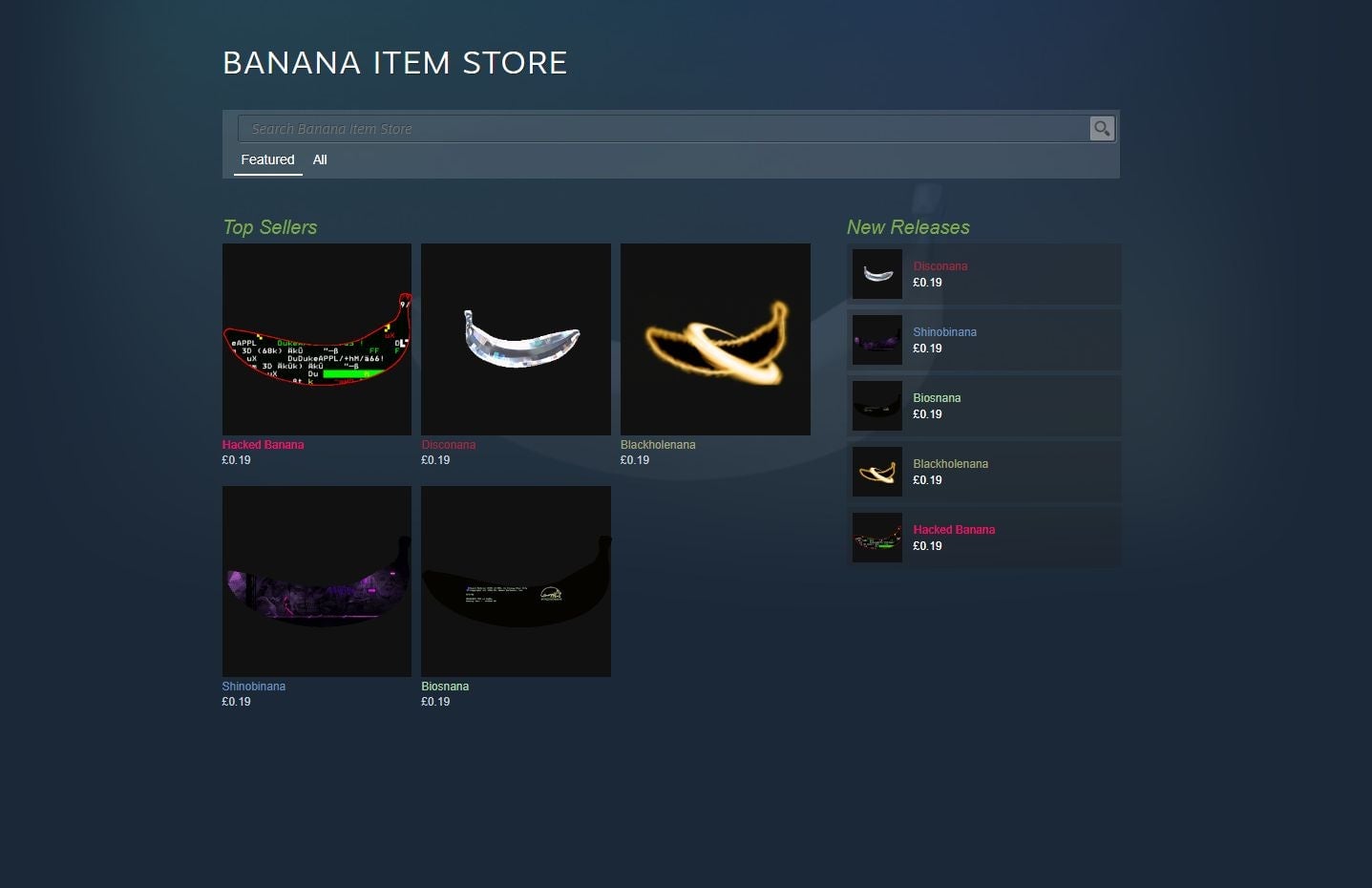Viewport: 1372px width, 888px height.
Task: Click the Disconana name link under its image
Action: 449,444
